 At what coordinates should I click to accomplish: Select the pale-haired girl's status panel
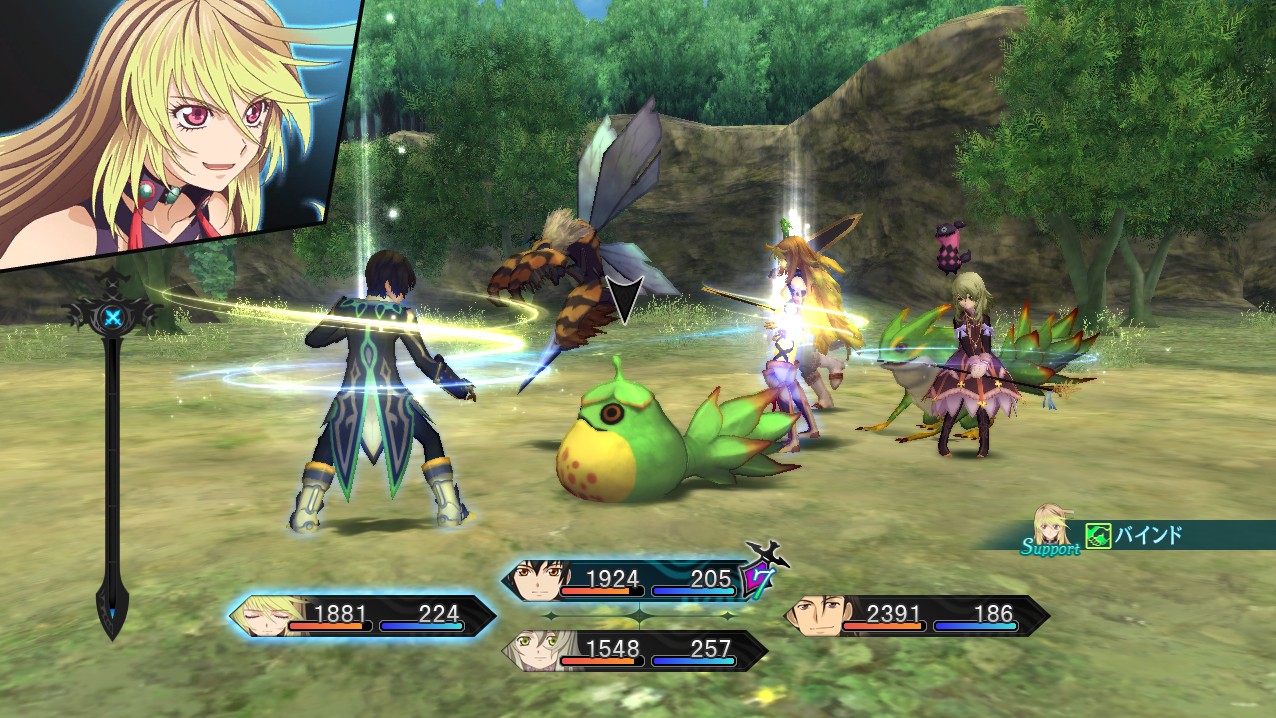tap(634, 651)
